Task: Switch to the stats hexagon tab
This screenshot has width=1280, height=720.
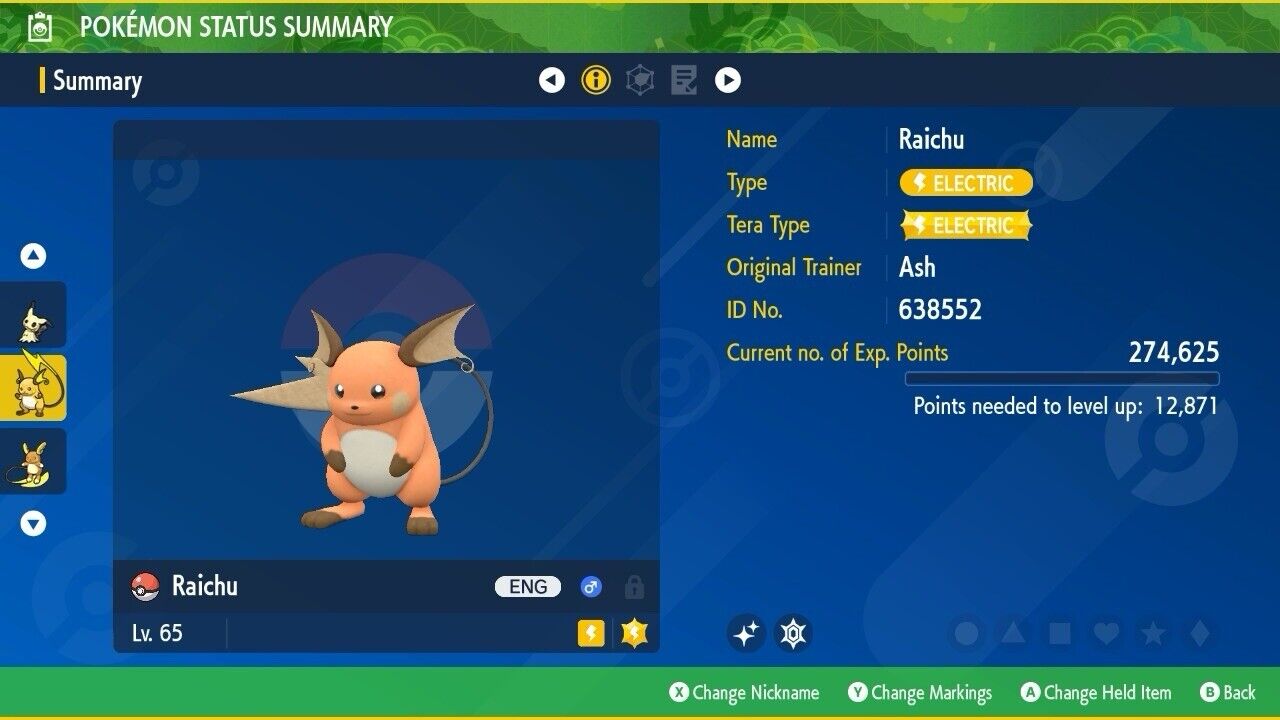Action: 640,80
